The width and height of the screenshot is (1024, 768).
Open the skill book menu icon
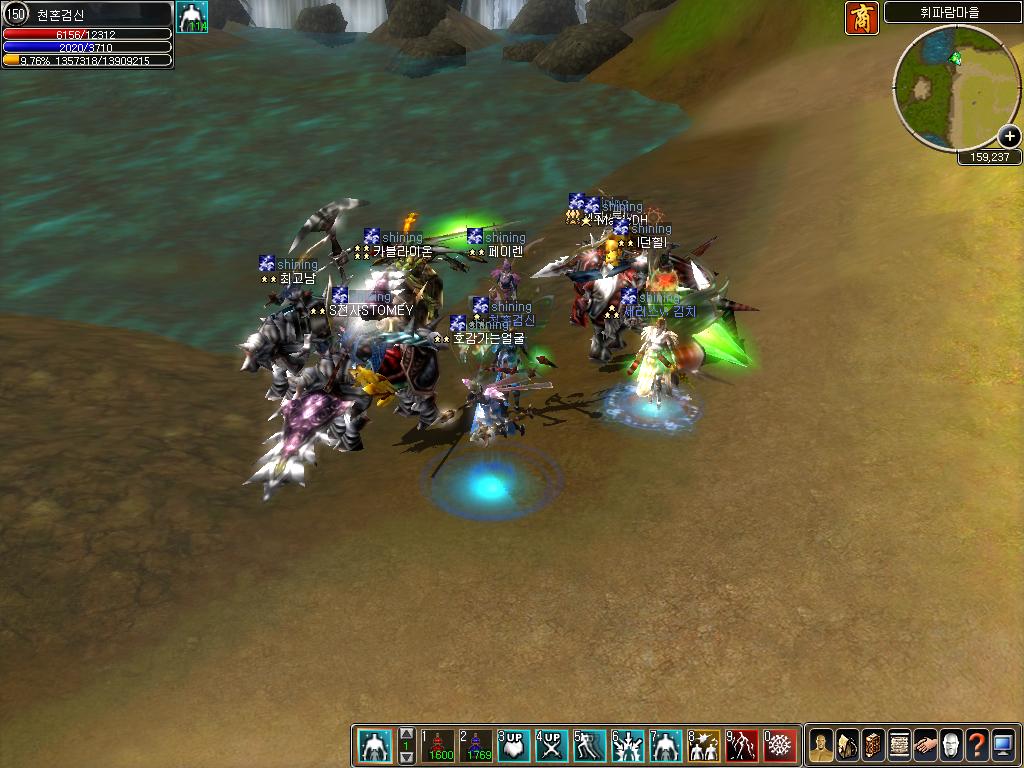pyautogui.click(x=873, y=746)
